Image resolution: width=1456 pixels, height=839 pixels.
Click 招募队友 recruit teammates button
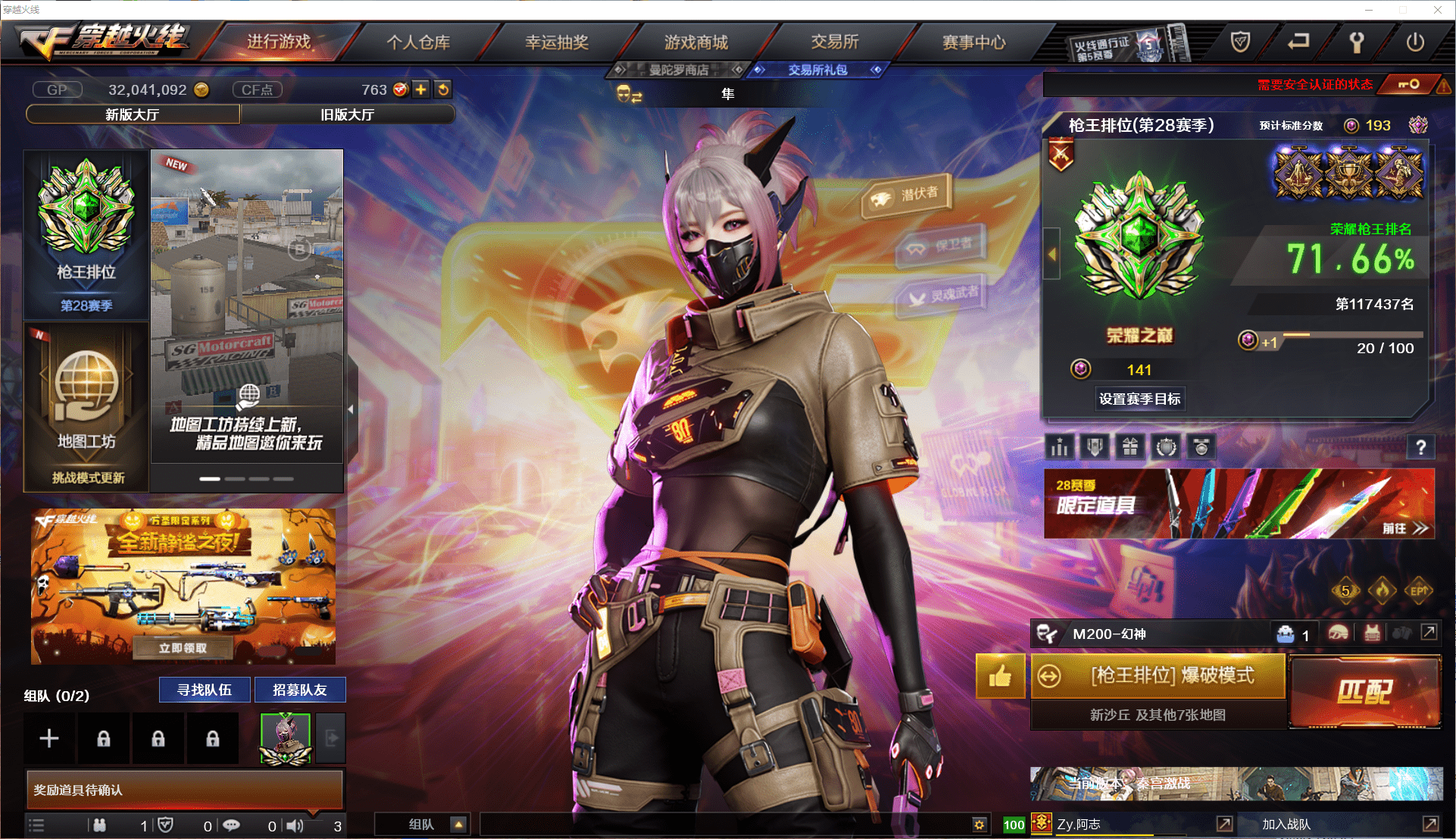[x=300, y=690]
